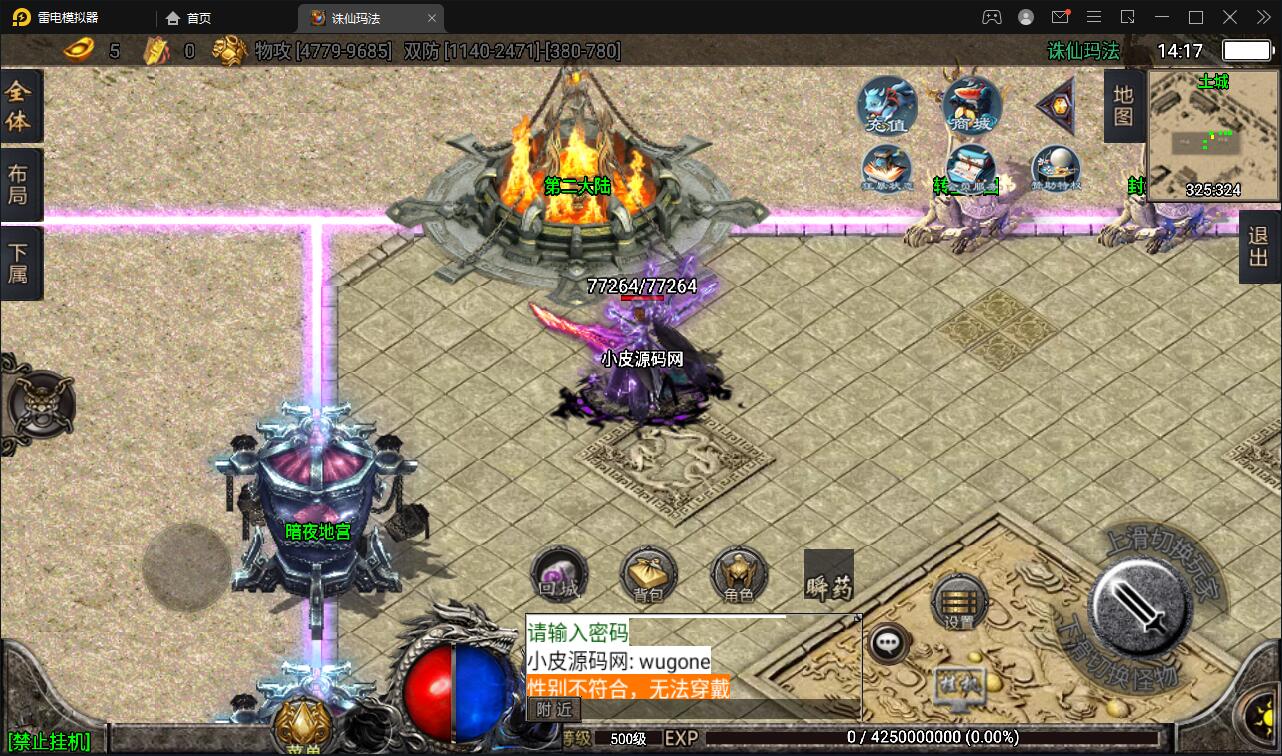Open the 背包 backpack
Image resolution: width=1282 pixels, height=756 pixels.
[649, 576]
